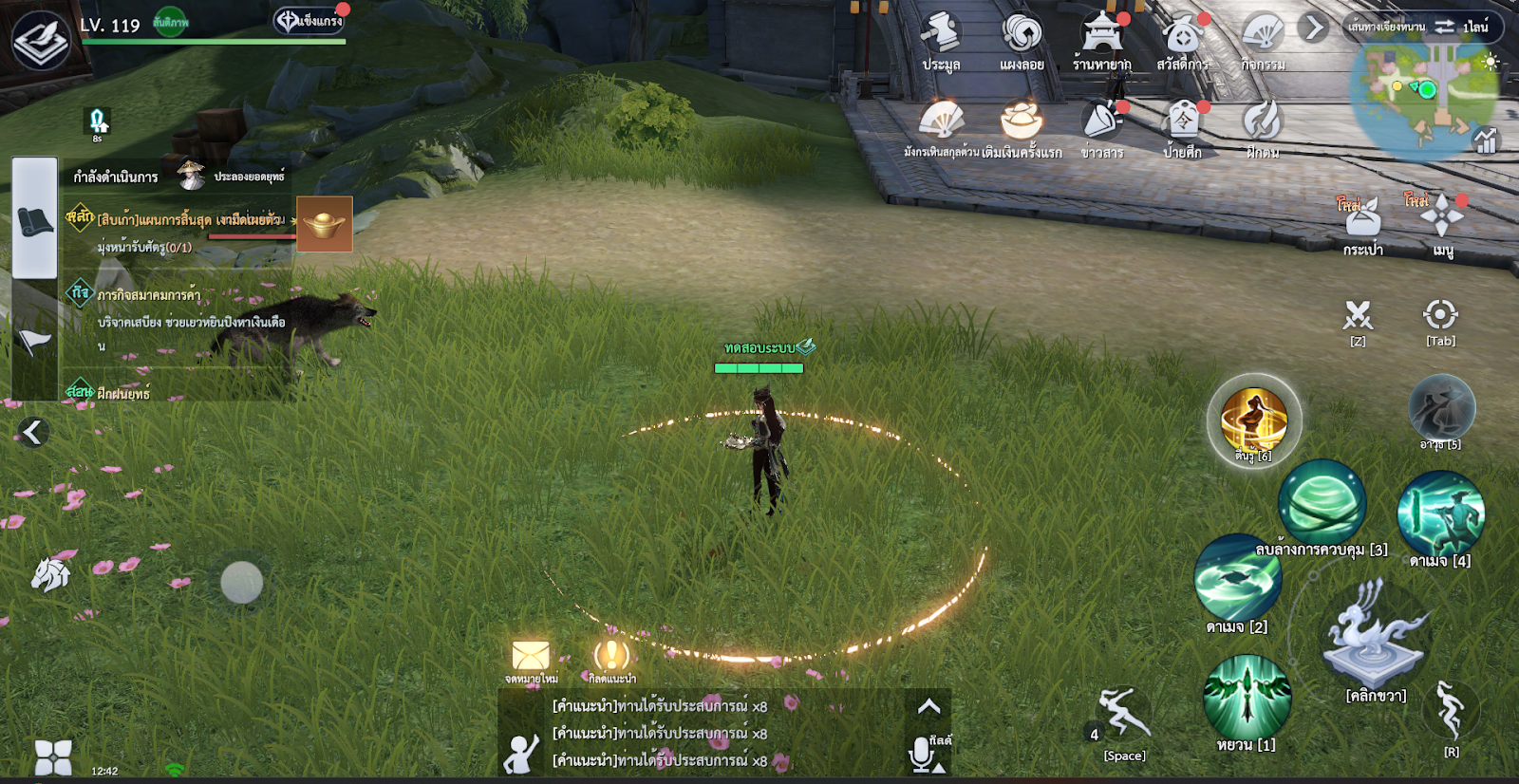Open the ร้านหายาก rare shop
The image size is (1519, 784).
(1102, 37)
